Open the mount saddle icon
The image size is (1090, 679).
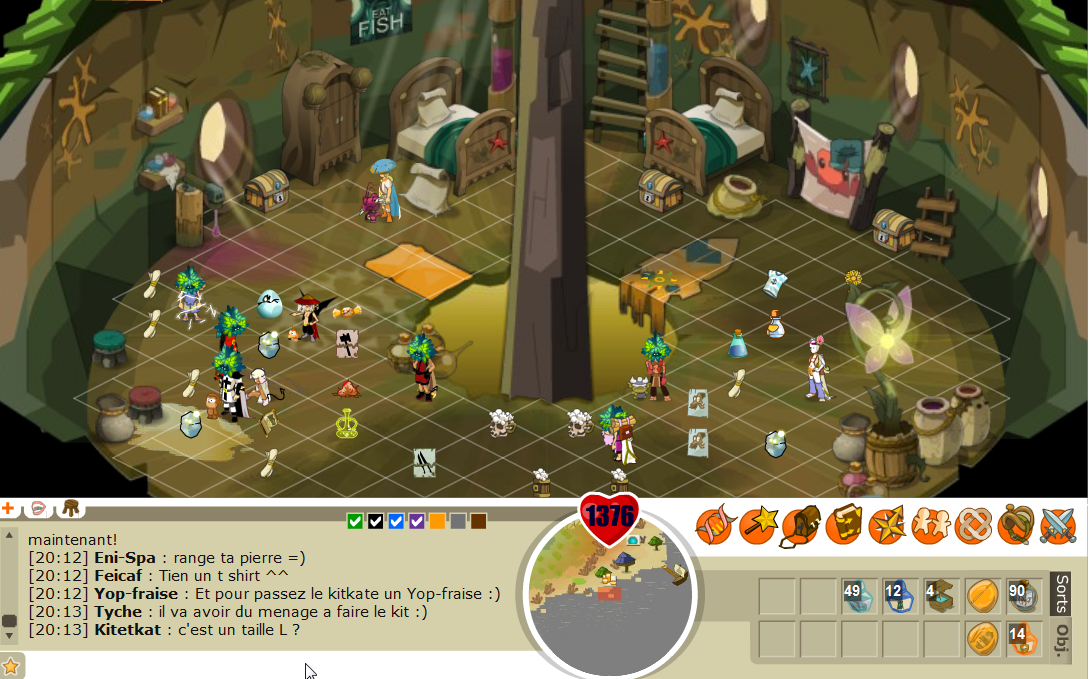[x=1015, y=525]
